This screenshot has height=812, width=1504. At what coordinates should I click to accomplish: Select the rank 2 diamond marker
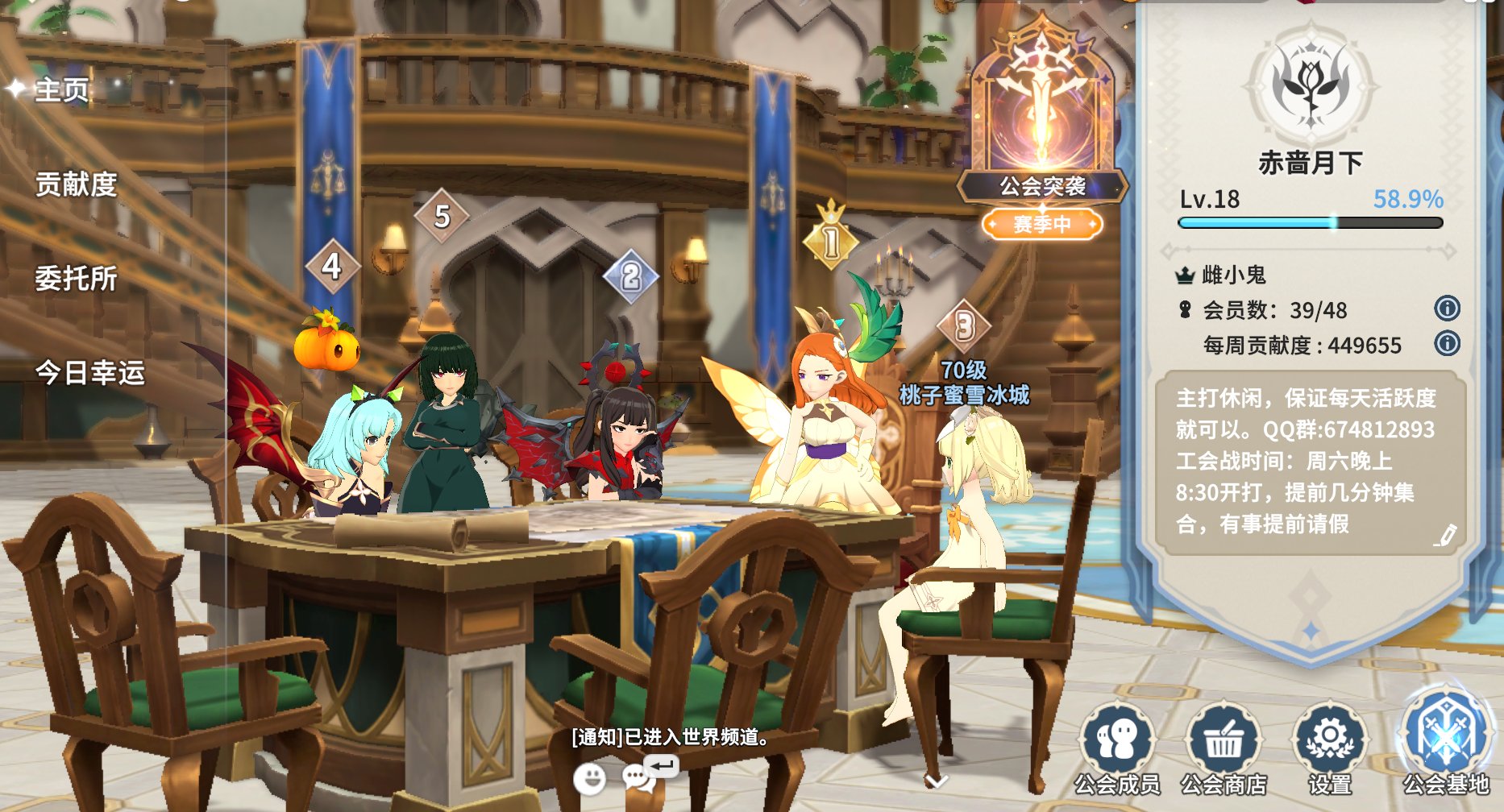tap(631, 276)
